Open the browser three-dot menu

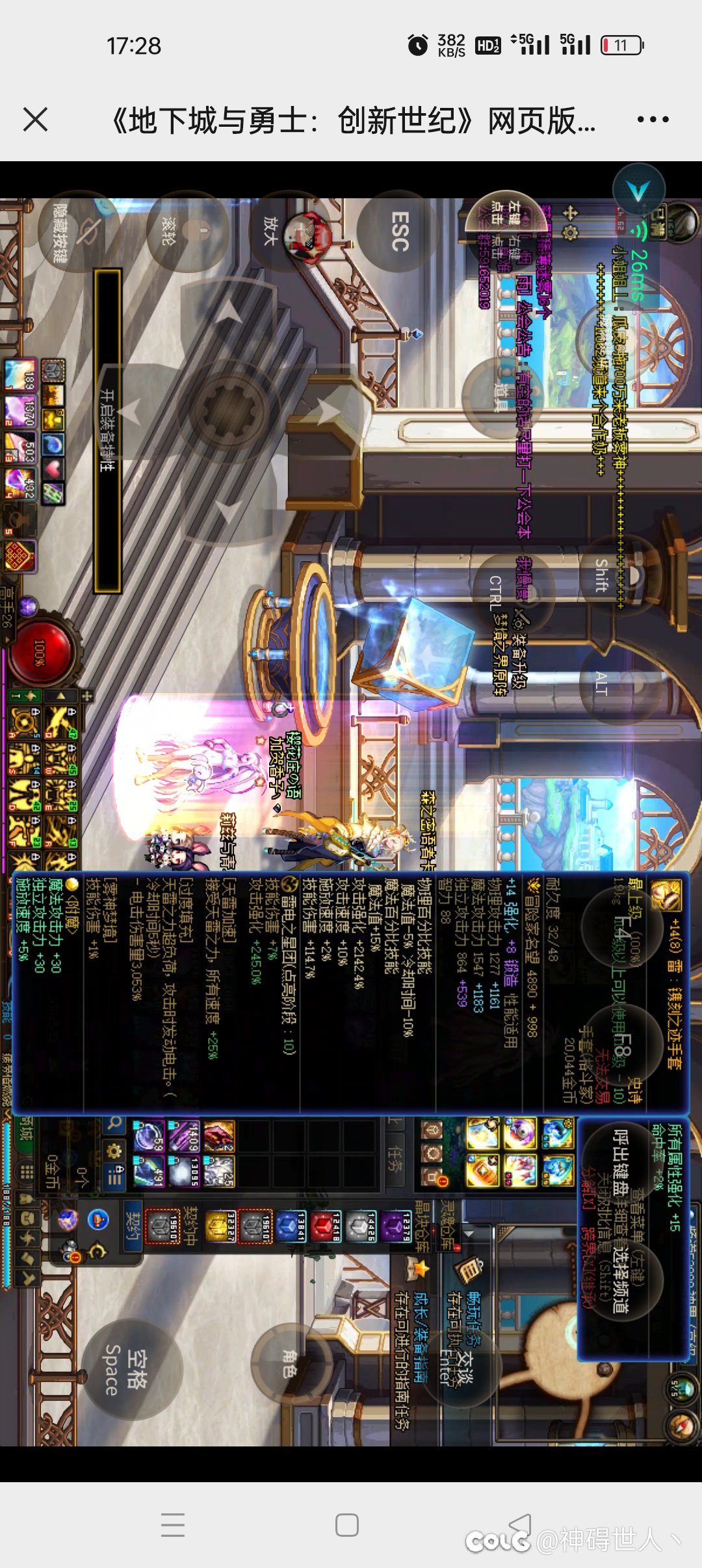pyautogui.click(x=653, y=120)
